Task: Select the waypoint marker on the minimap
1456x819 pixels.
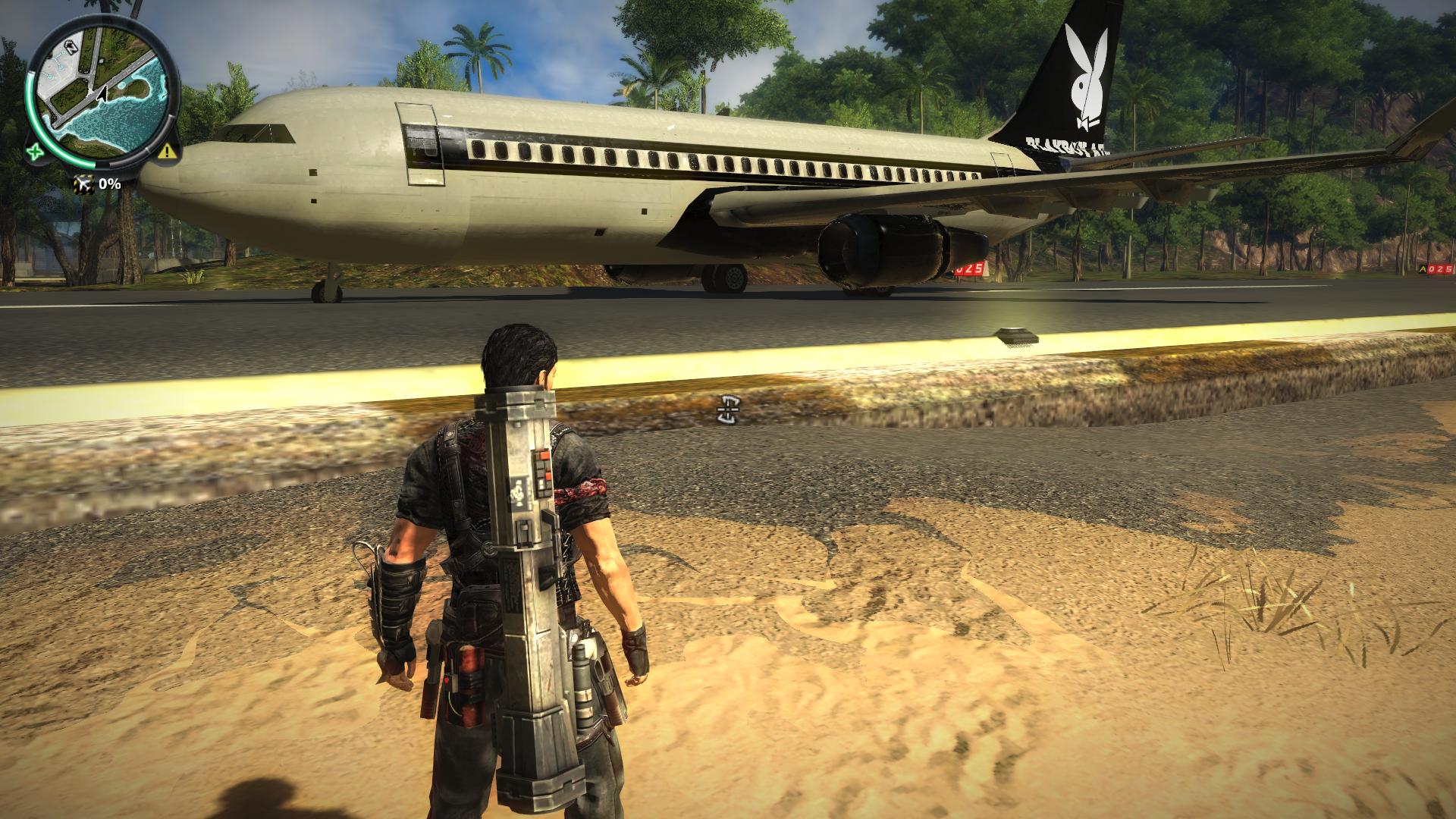Action: coord(71,47)
